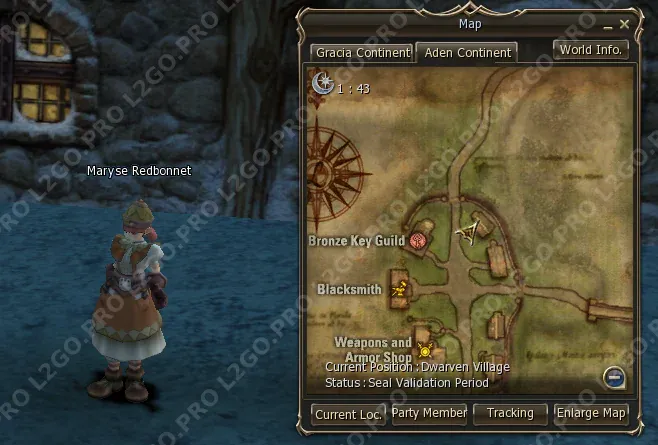The height and width of the screenshot is (445, 658).
Task: Show Current Loc. on map
Action: pos(348,413)
